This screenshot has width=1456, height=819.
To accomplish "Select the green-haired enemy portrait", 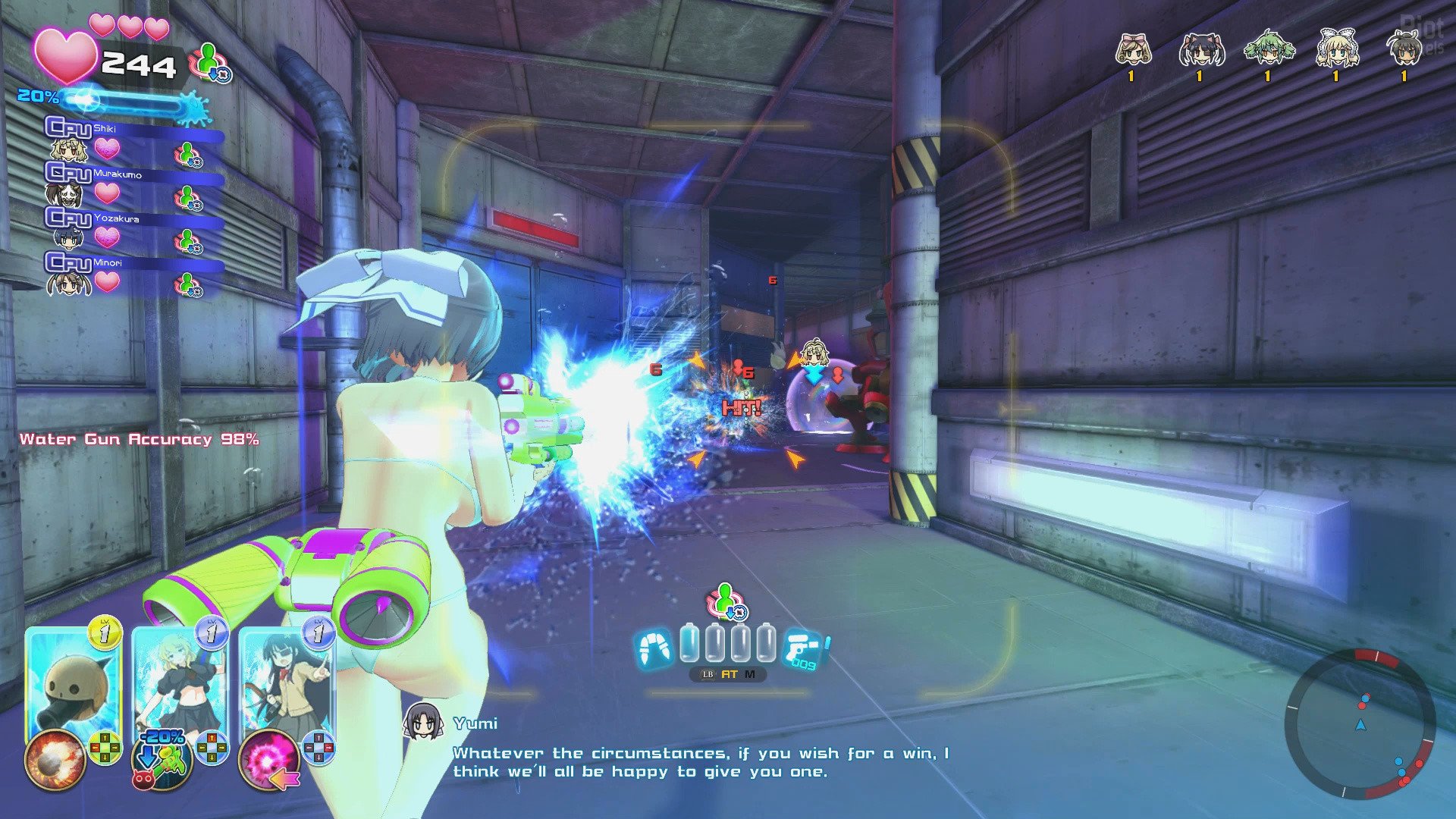I will pyautogui.click(x=1267, y=50).
